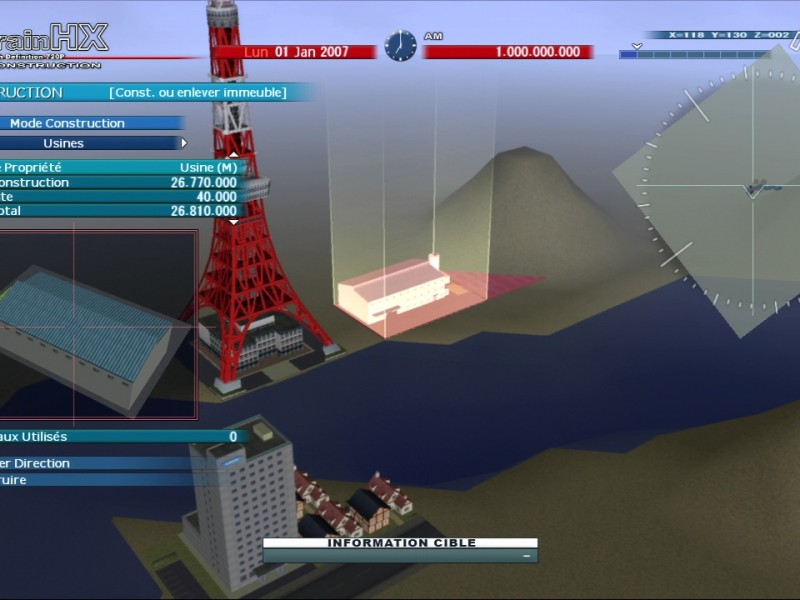Click the right arrow beside Usines

point(184,143)
